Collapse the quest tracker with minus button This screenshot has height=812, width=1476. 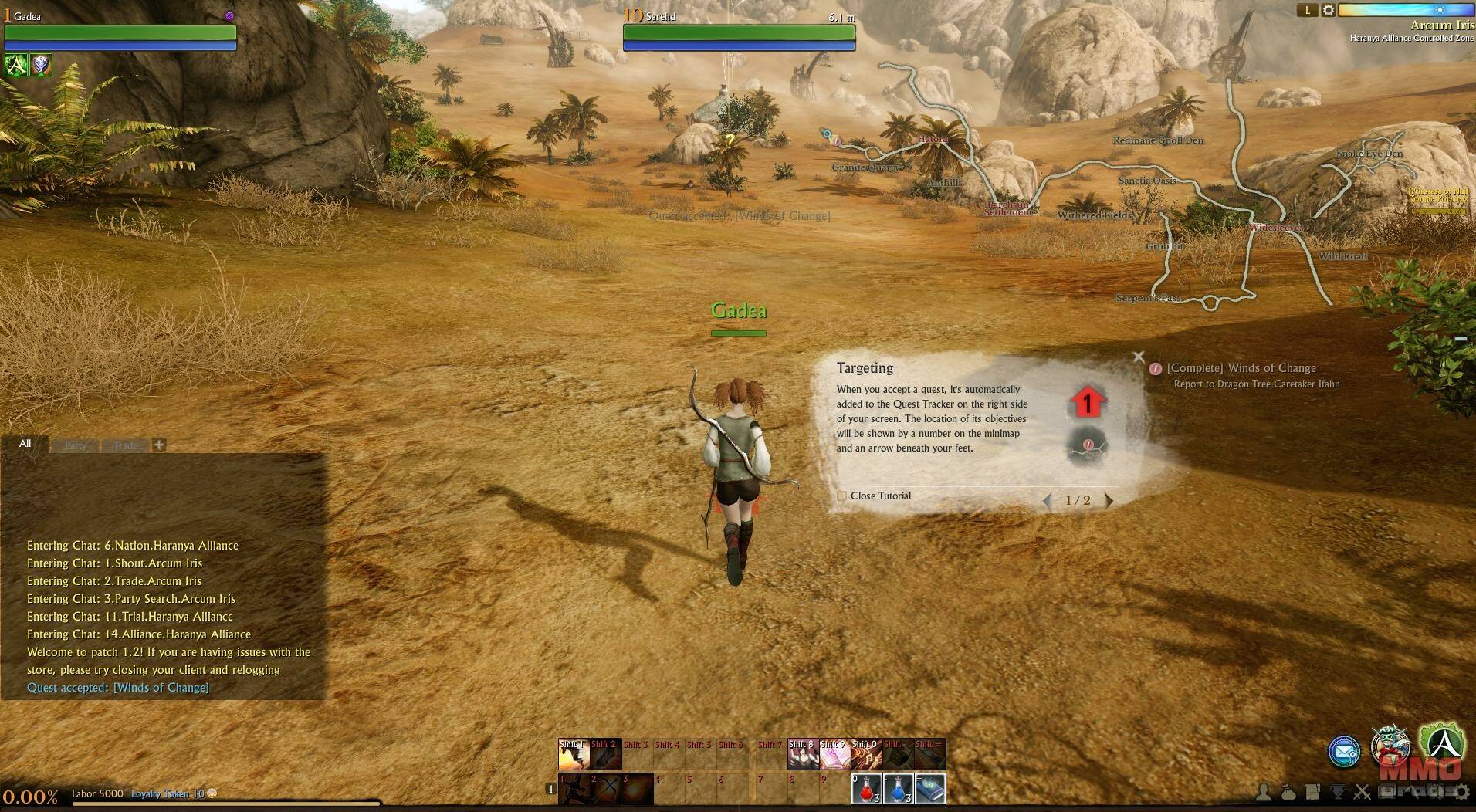click(x=1461, y=339)
